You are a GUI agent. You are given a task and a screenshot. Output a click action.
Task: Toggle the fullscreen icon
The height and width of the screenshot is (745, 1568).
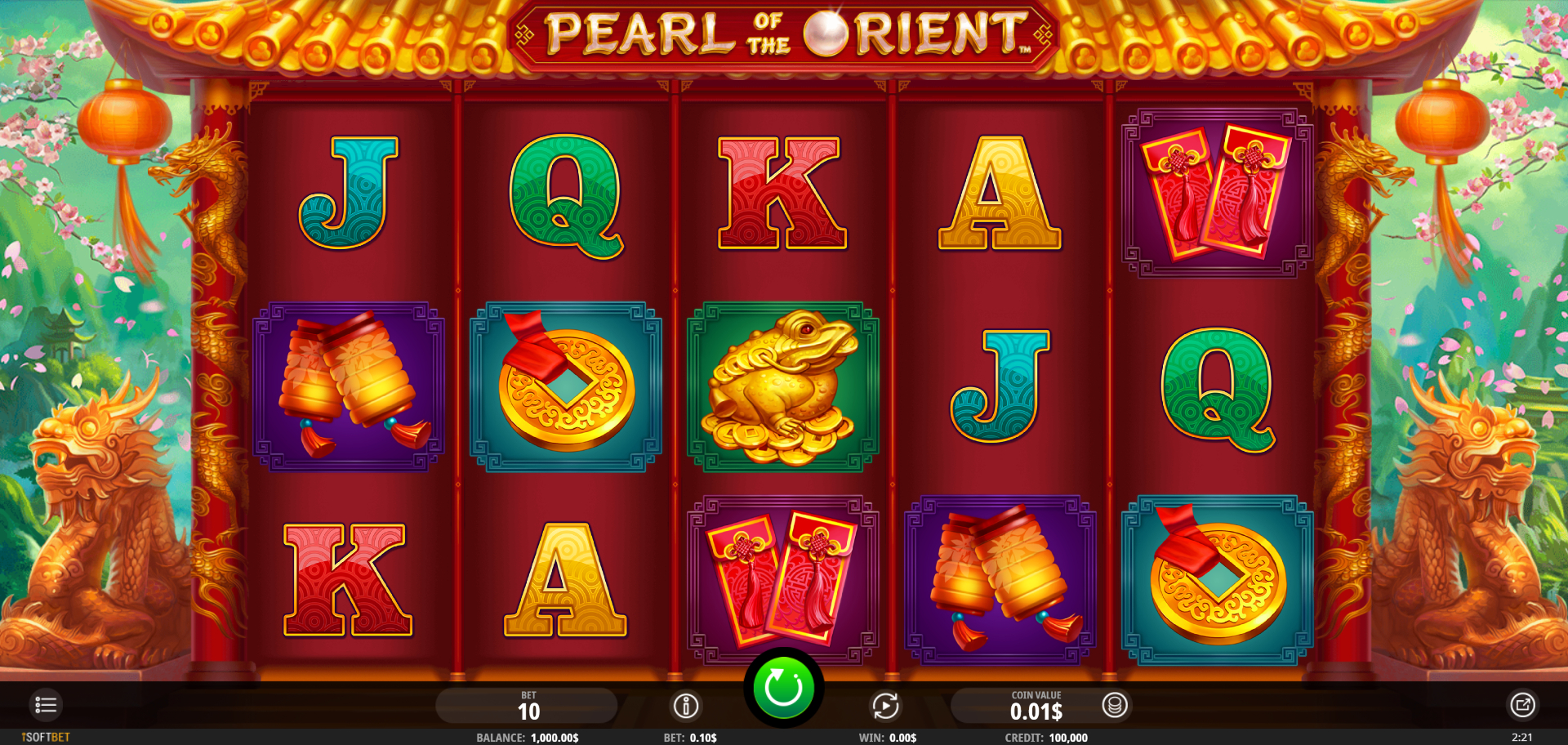pos(1522,705)
